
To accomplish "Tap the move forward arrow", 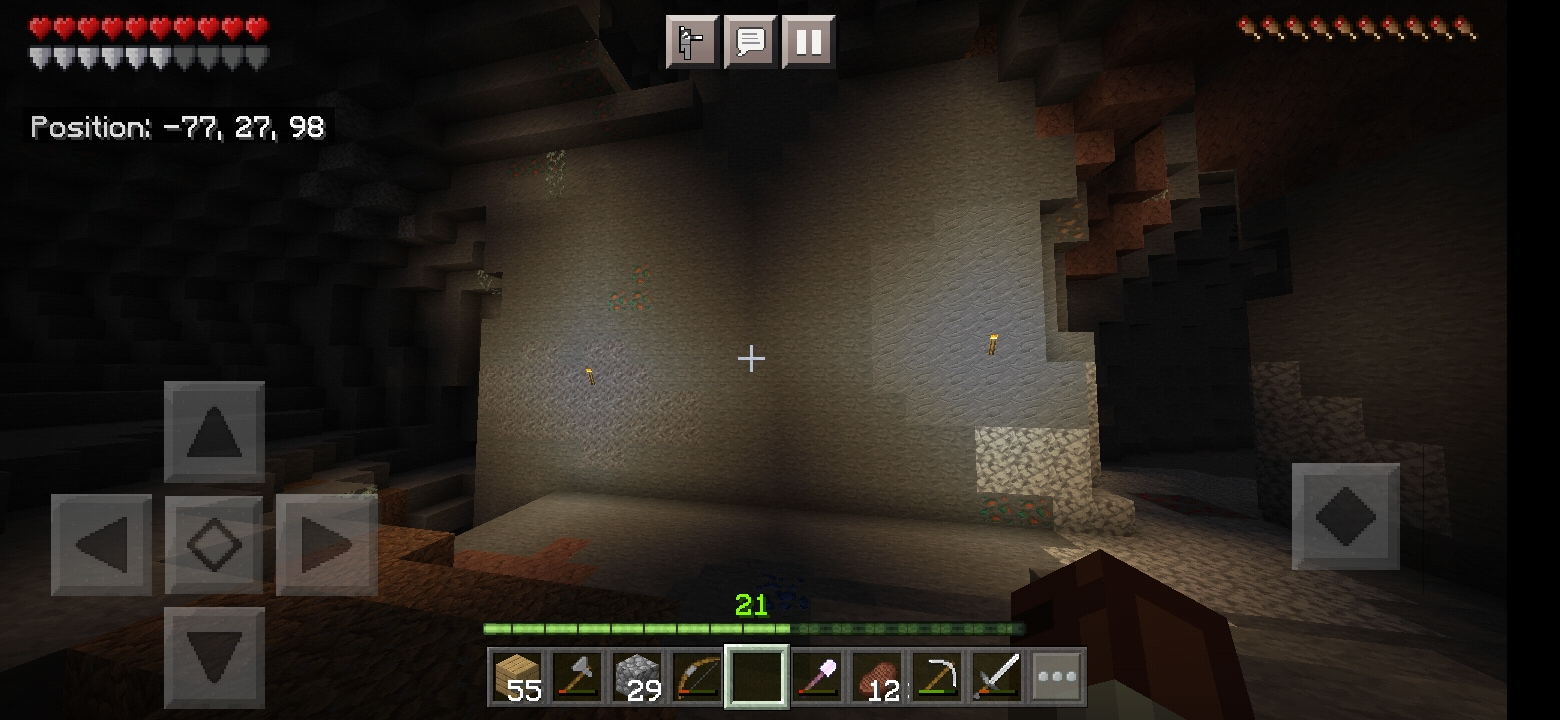I will click(x=214, y=432).
